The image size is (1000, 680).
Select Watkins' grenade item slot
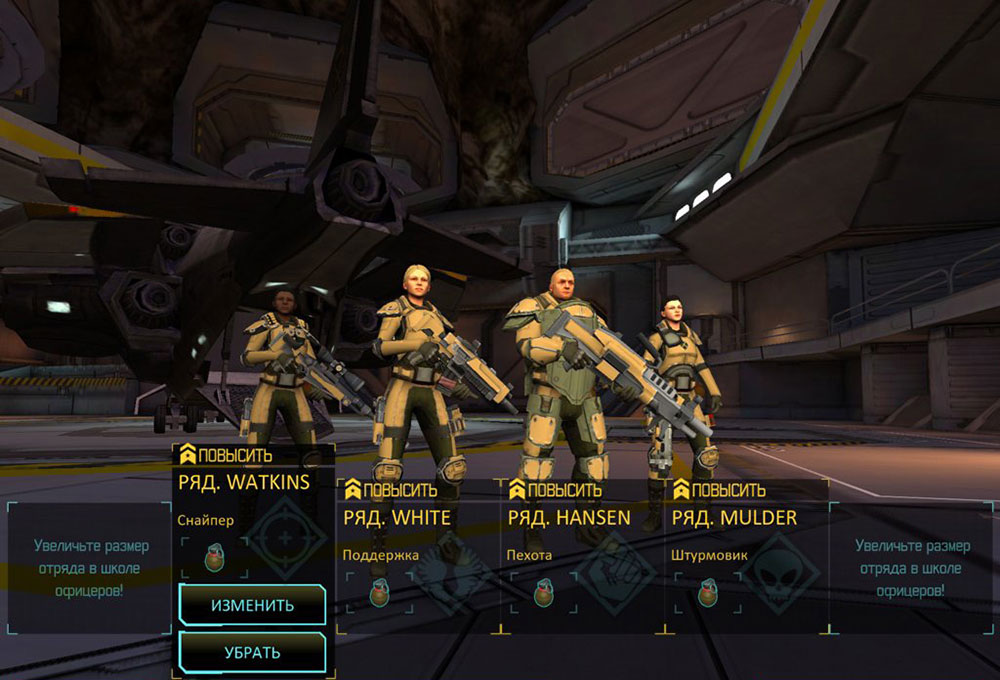pos(214,557)
